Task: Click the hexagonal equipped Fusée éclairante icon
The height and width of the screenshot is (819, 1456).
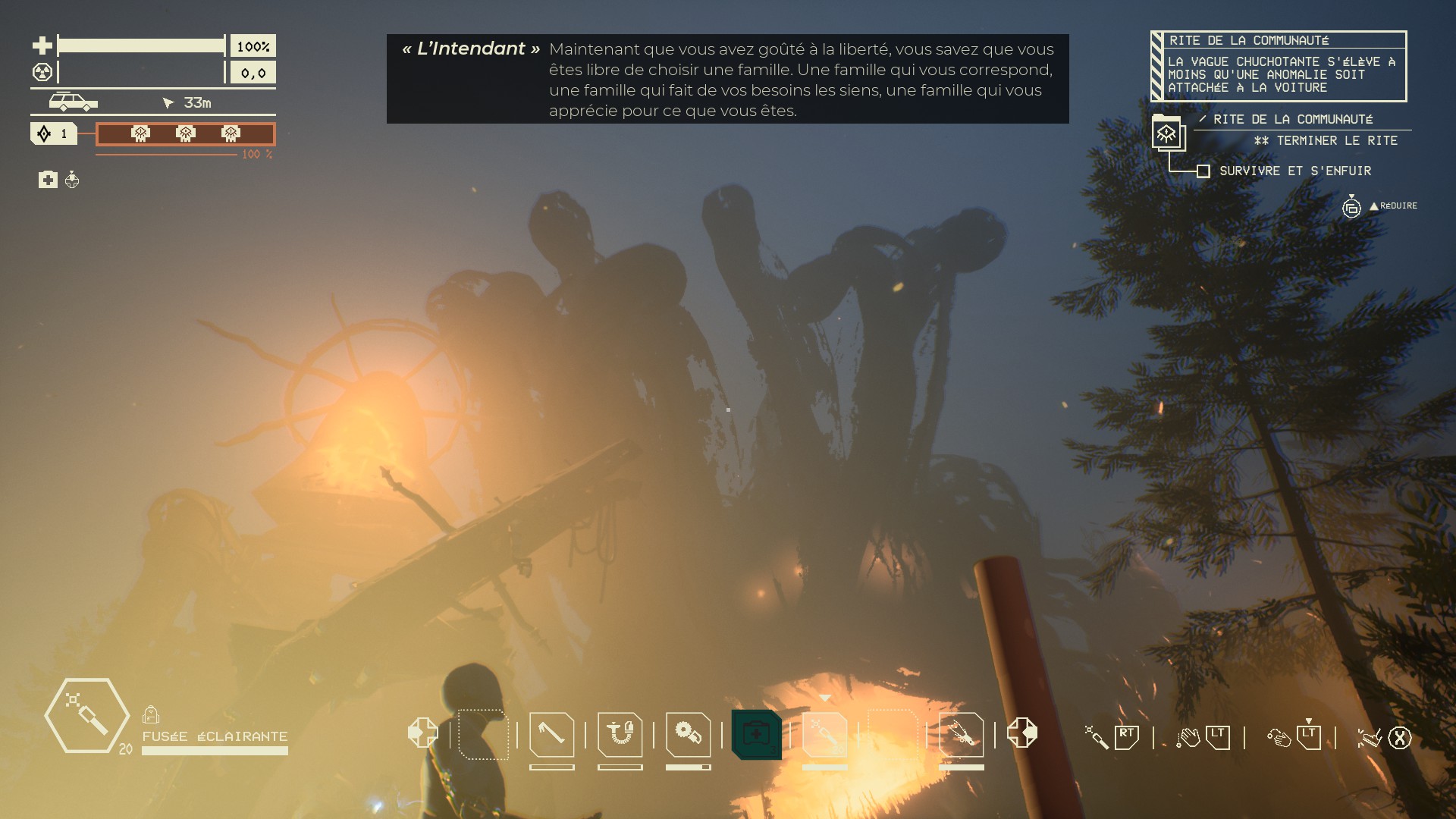Action: [x=86, y=715]
